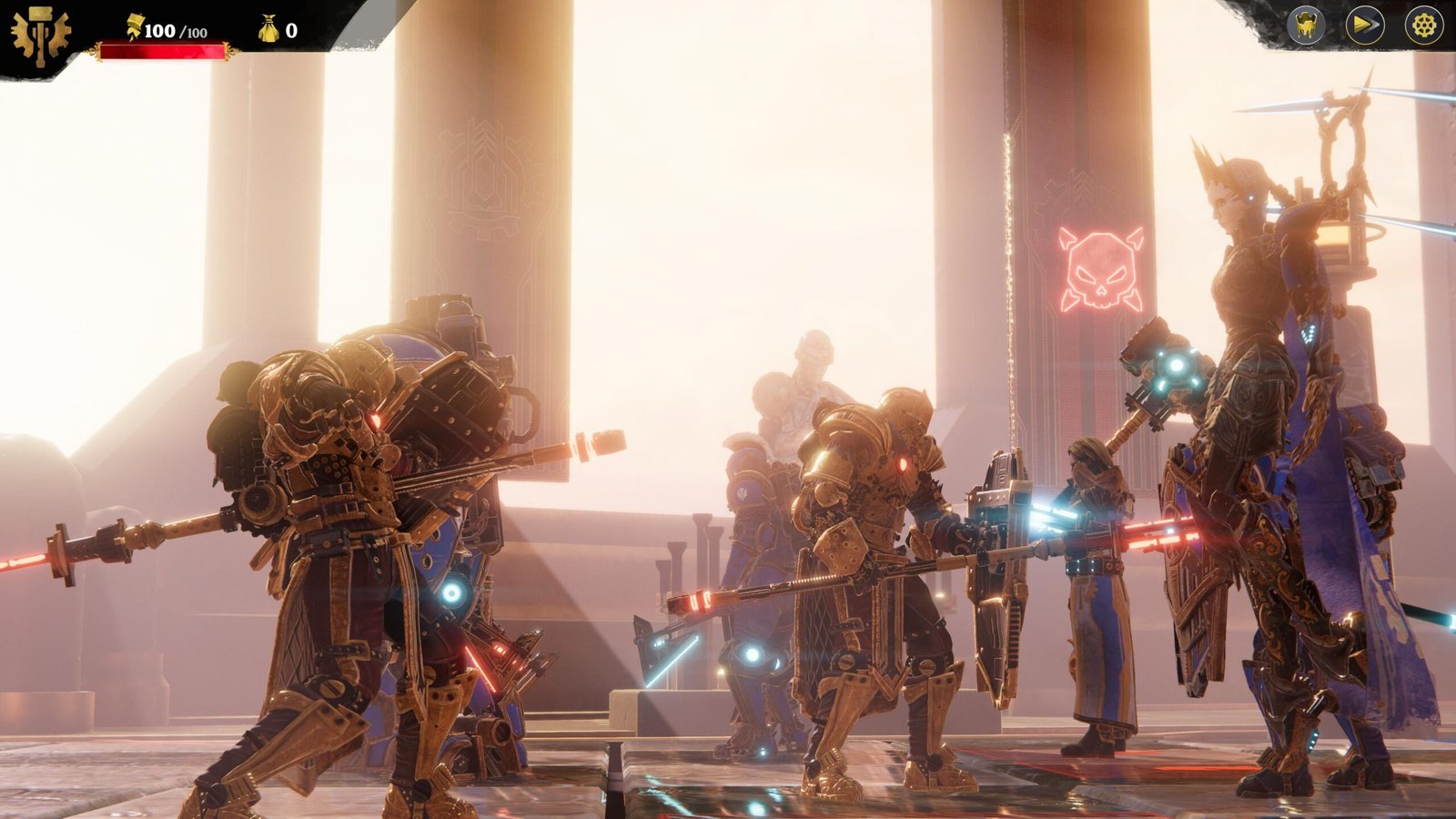Open the settings gear menu
This screenshot has width=1456, height=819.
[1423, 25]
